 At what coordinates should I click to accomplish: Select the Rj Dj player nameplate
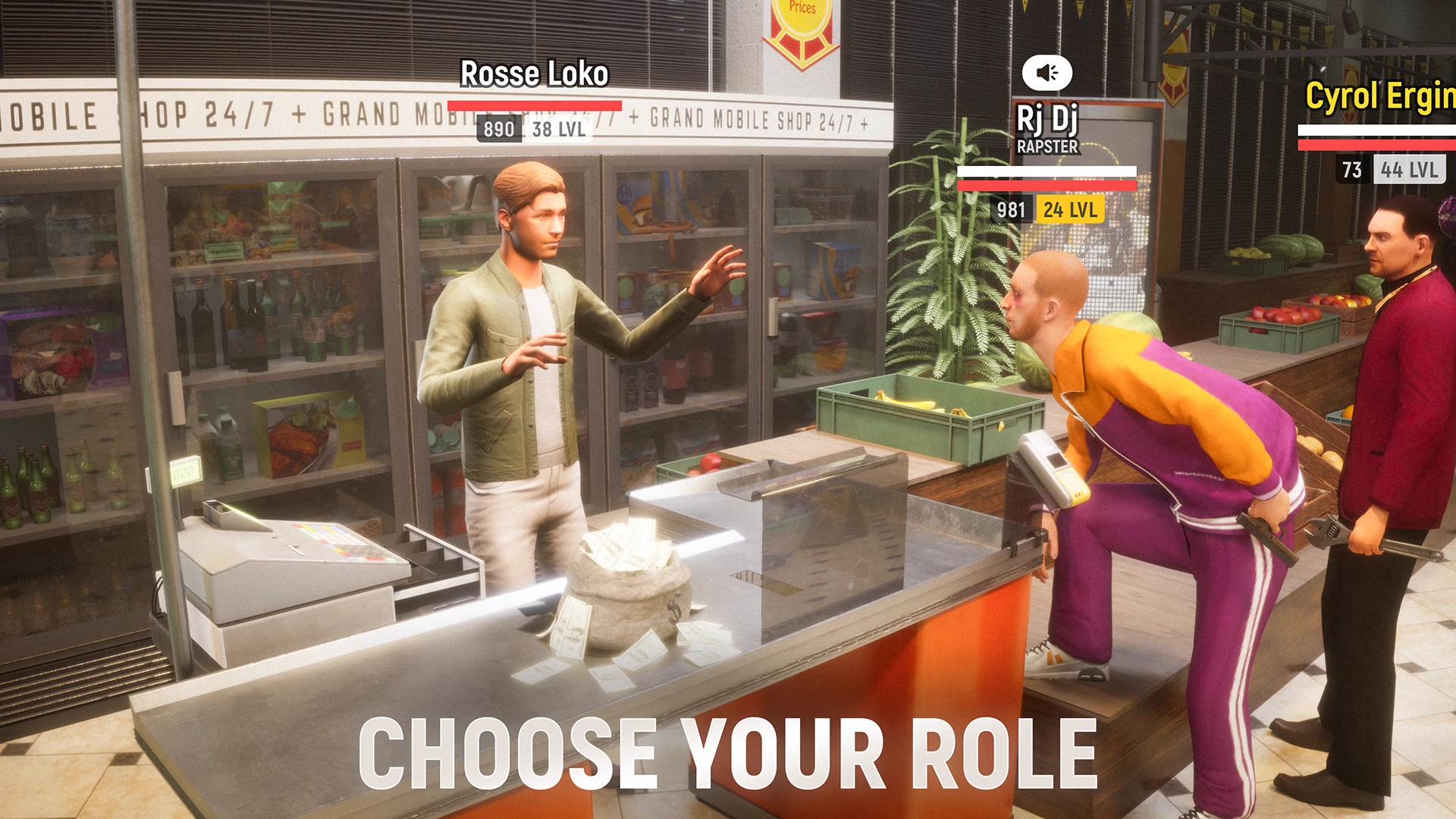[x=1046, y=119]
